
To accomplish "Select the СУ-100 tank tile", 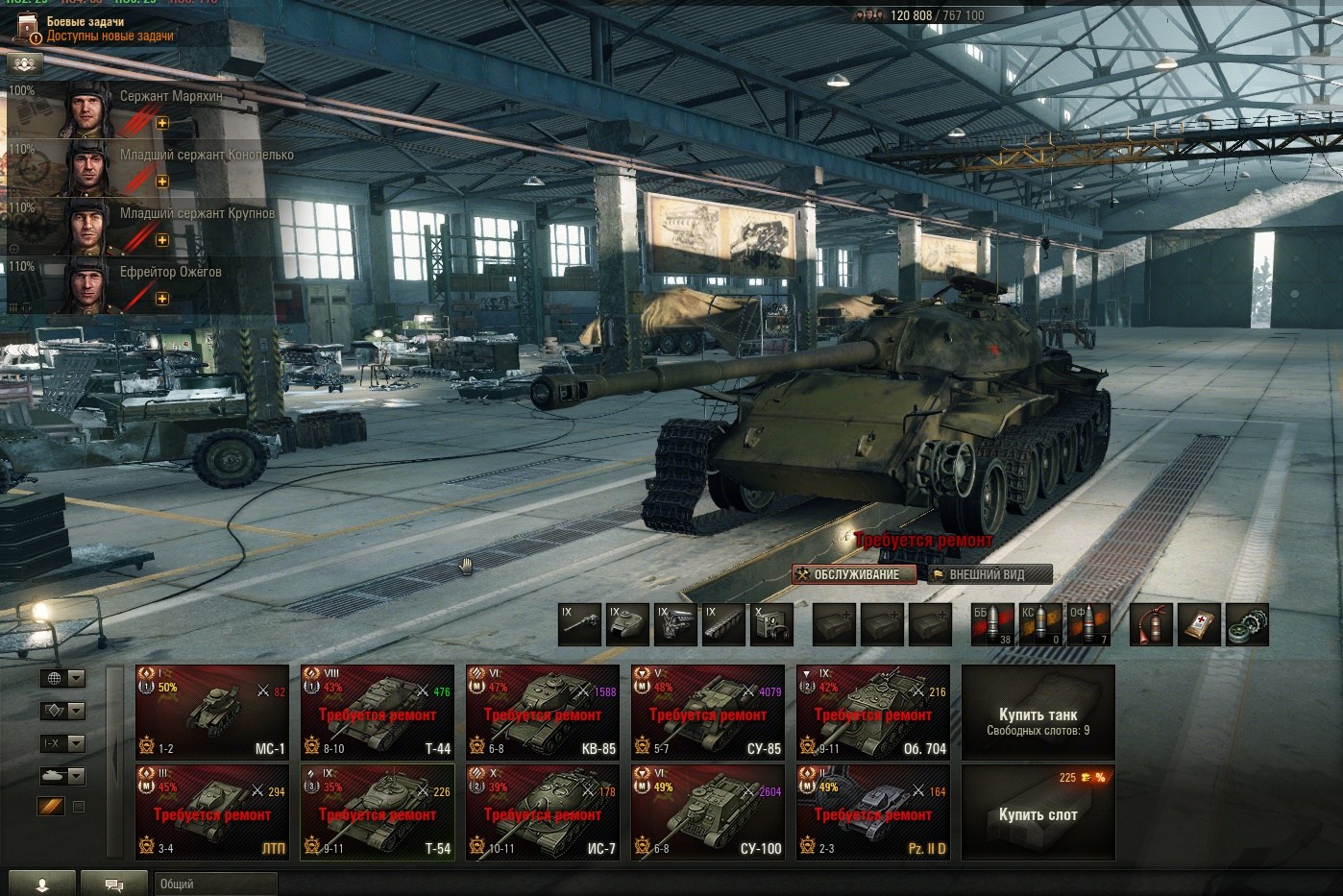I will click(x=707, y=811).
